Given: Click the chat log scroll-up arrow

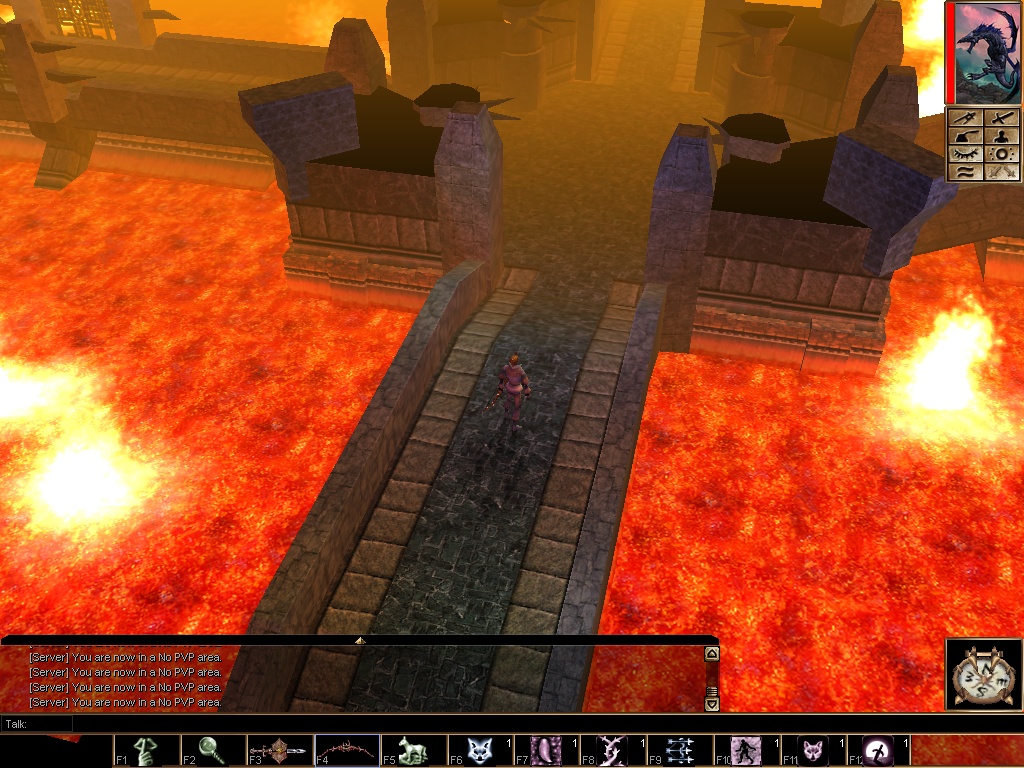Looking at the screenshot, I should point(712,654).
